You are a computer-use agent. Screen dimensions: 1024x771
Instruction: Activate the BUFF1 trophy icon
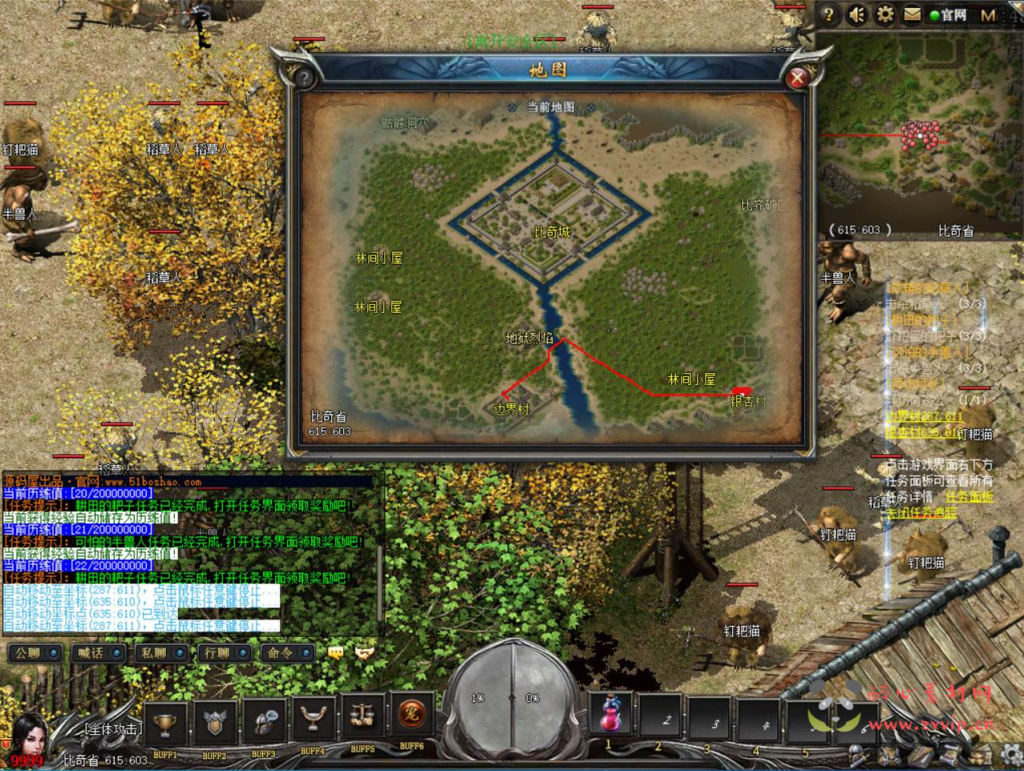[165, 720]
